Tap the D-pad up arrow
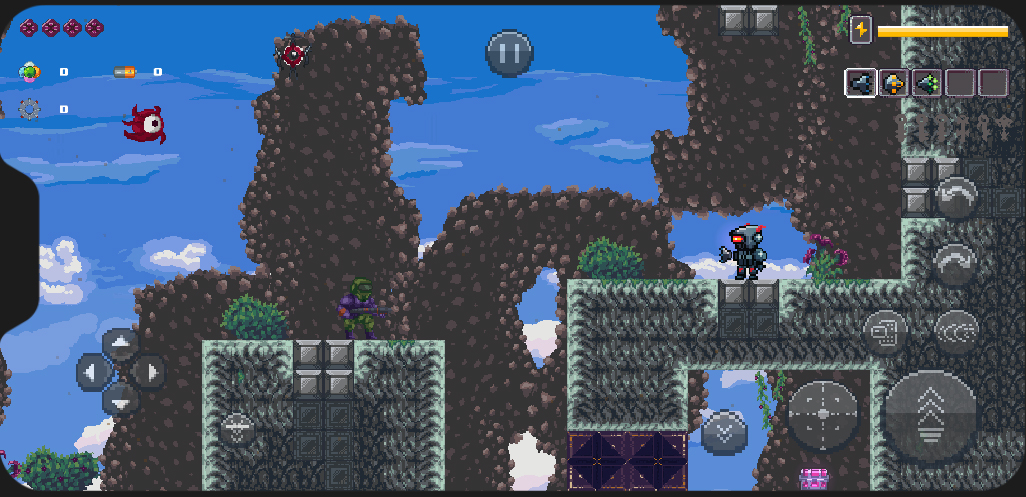 (x=121, y=346)
